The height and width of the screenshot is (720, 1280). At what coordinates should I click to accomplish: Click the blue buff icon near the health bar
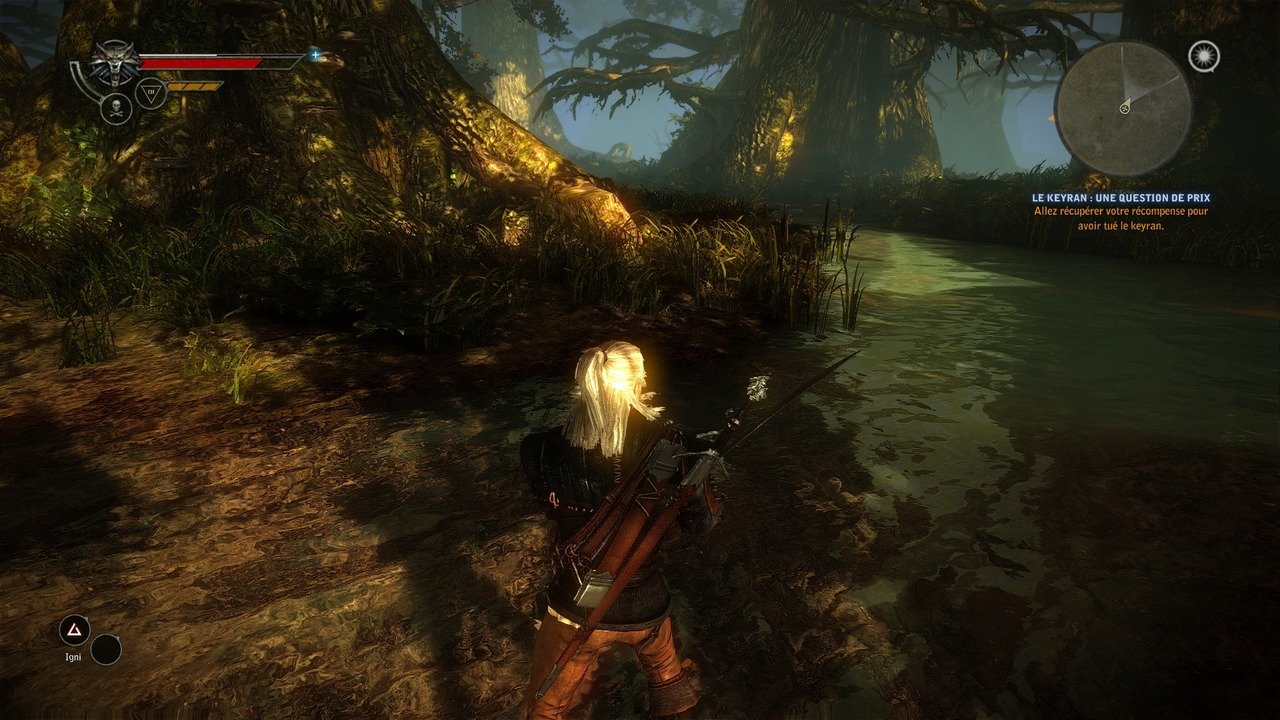316,56
